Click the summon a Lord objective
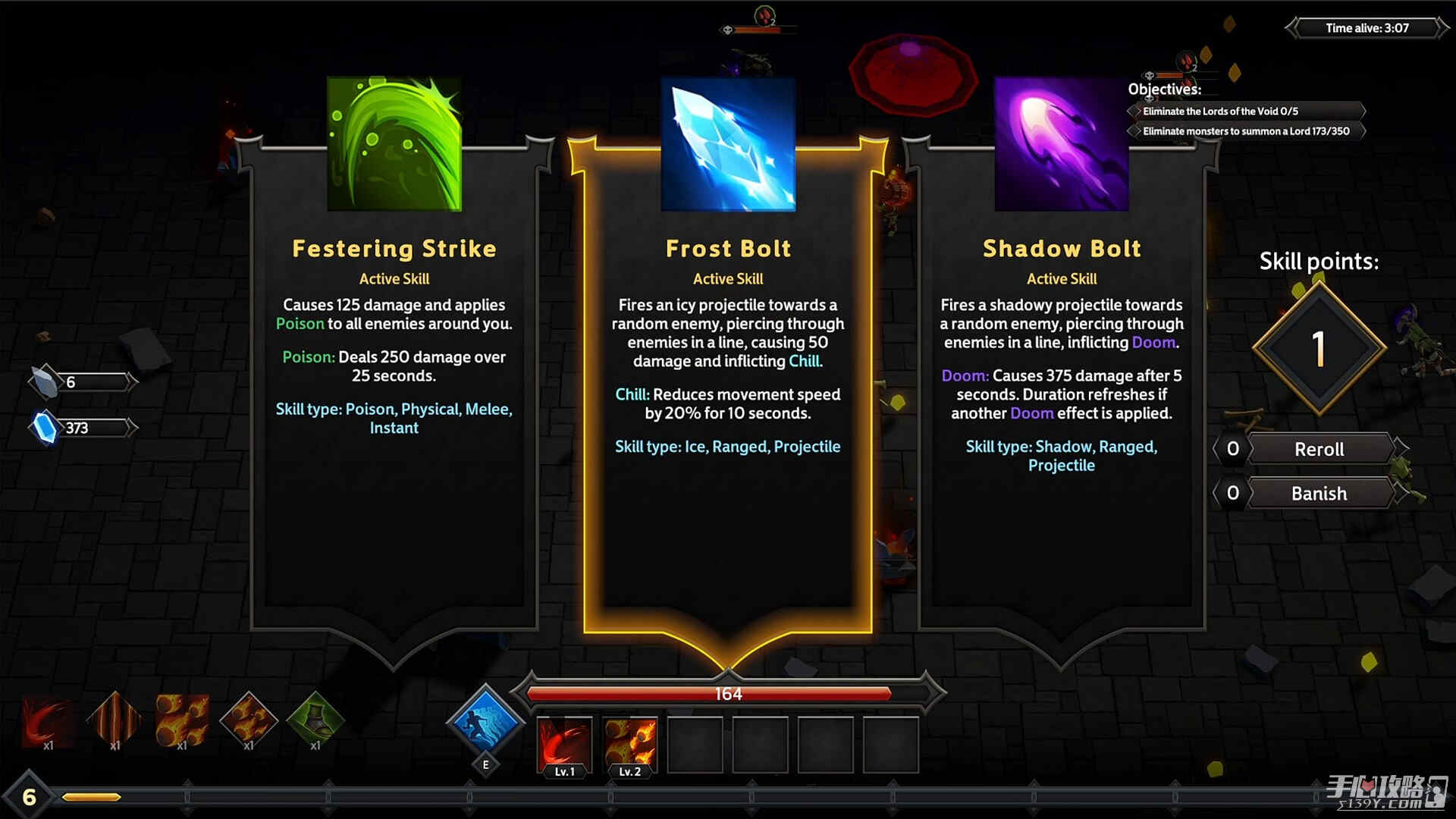 tap(1247, 131)
